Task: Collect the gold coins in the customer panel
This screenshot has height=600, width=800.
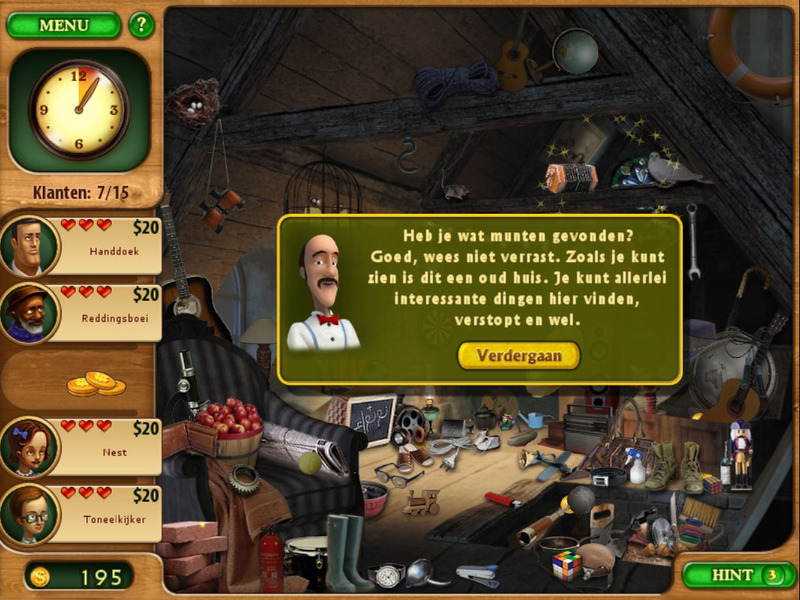Action: (x=96, y=383)
